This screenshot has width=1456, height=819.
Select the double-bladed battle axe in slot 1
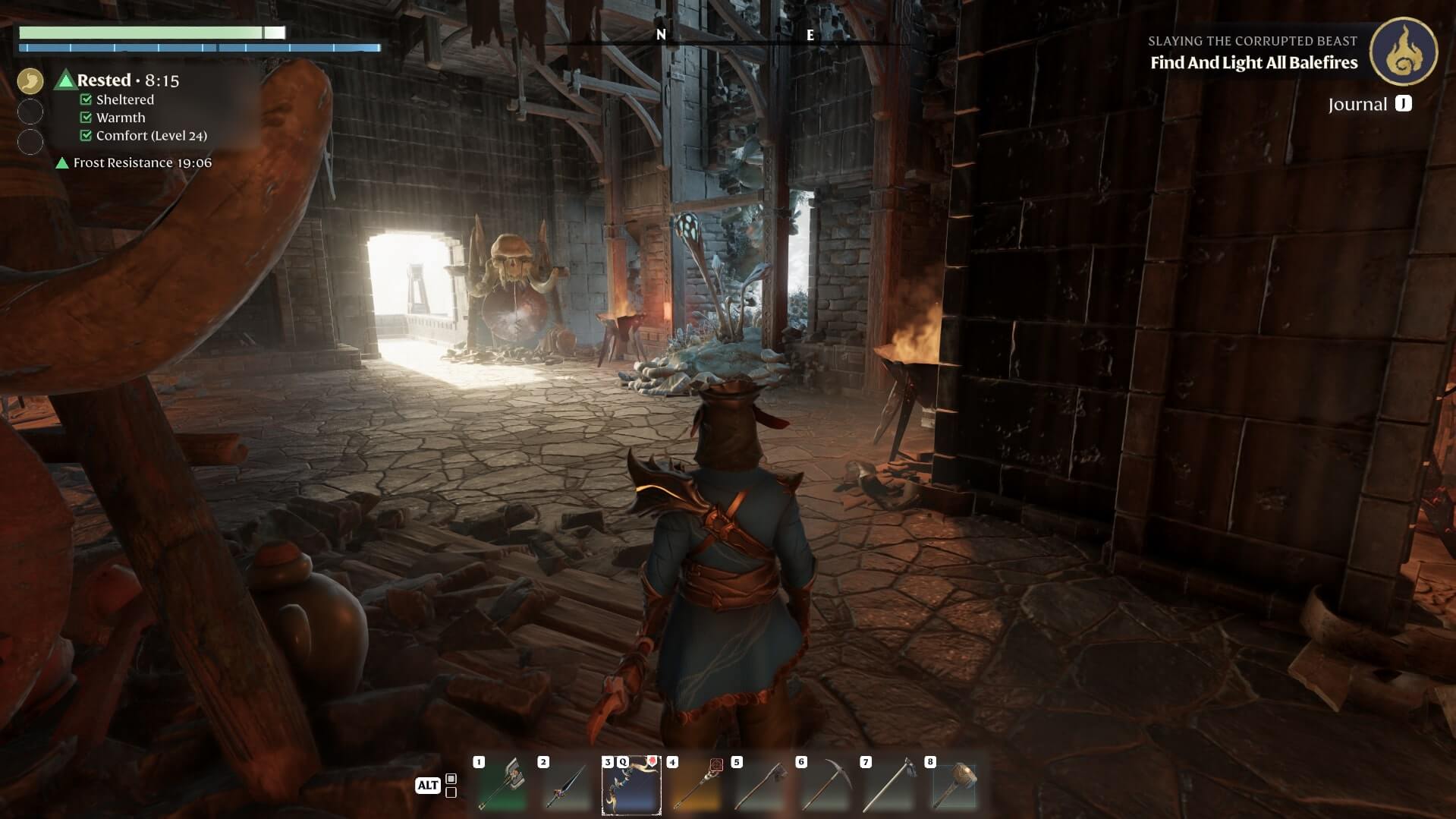[502, 786]
